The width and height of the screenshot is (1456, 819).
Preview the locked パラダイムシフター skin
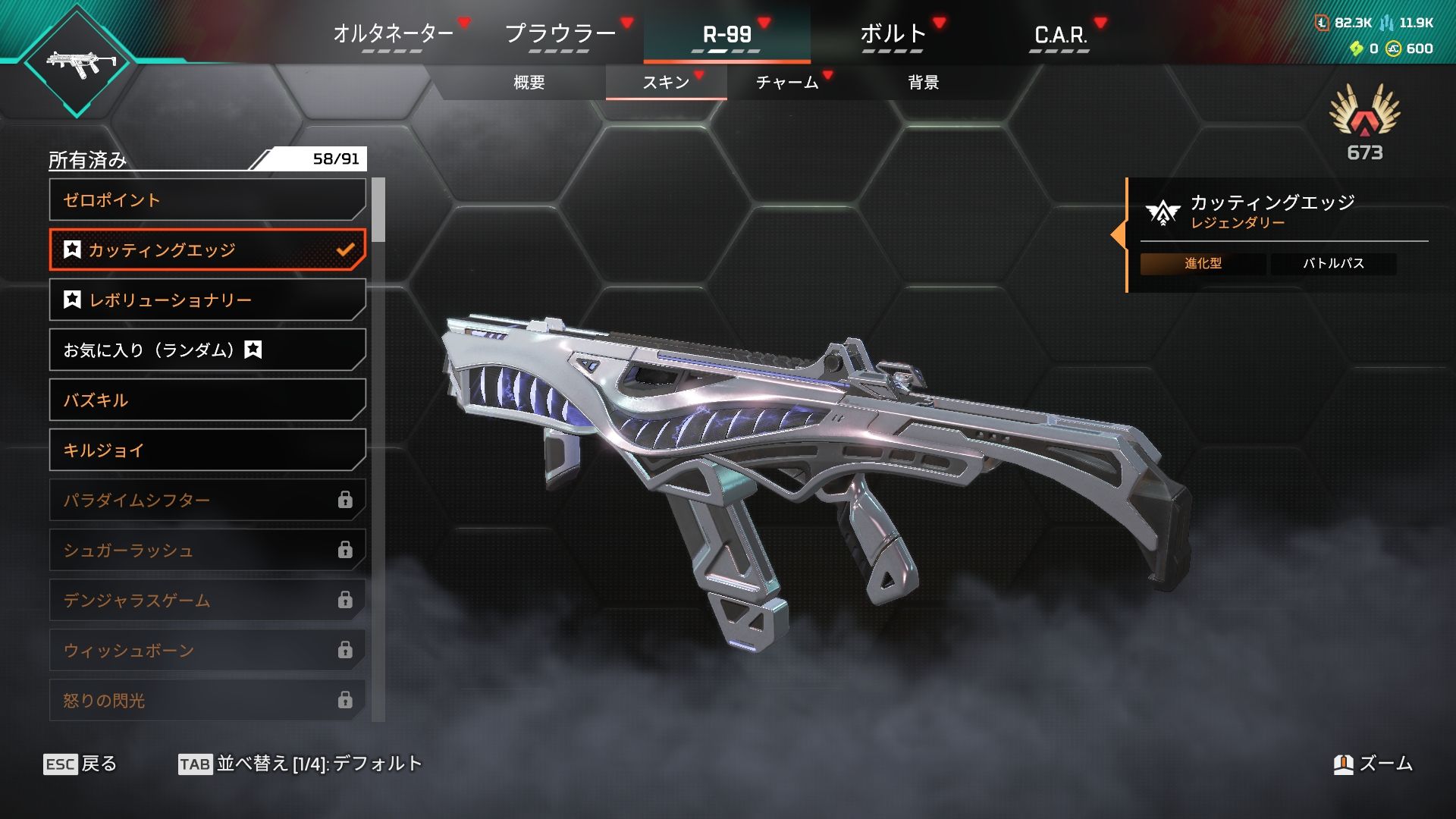pos(207,500)
